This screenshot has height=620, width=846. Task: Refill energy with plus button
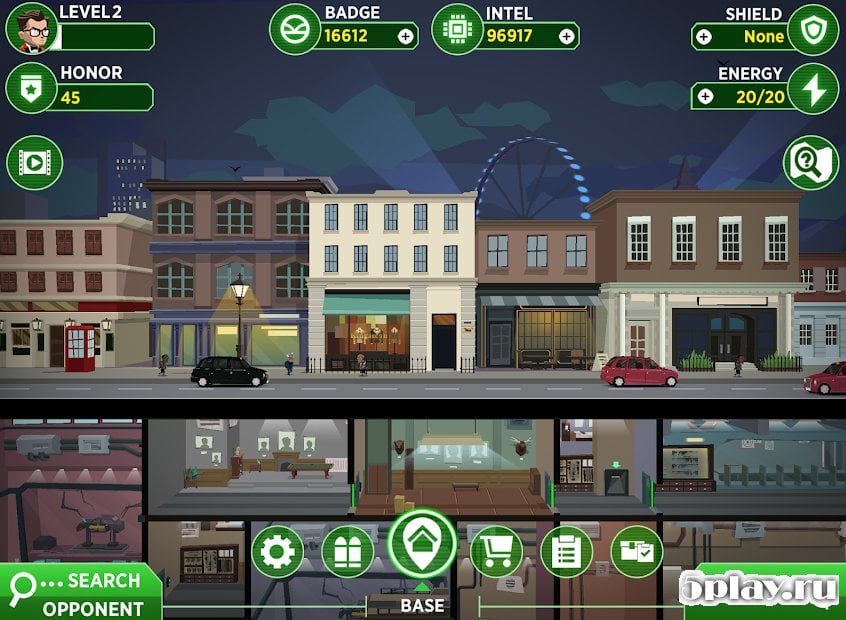[x=705, y=96]
